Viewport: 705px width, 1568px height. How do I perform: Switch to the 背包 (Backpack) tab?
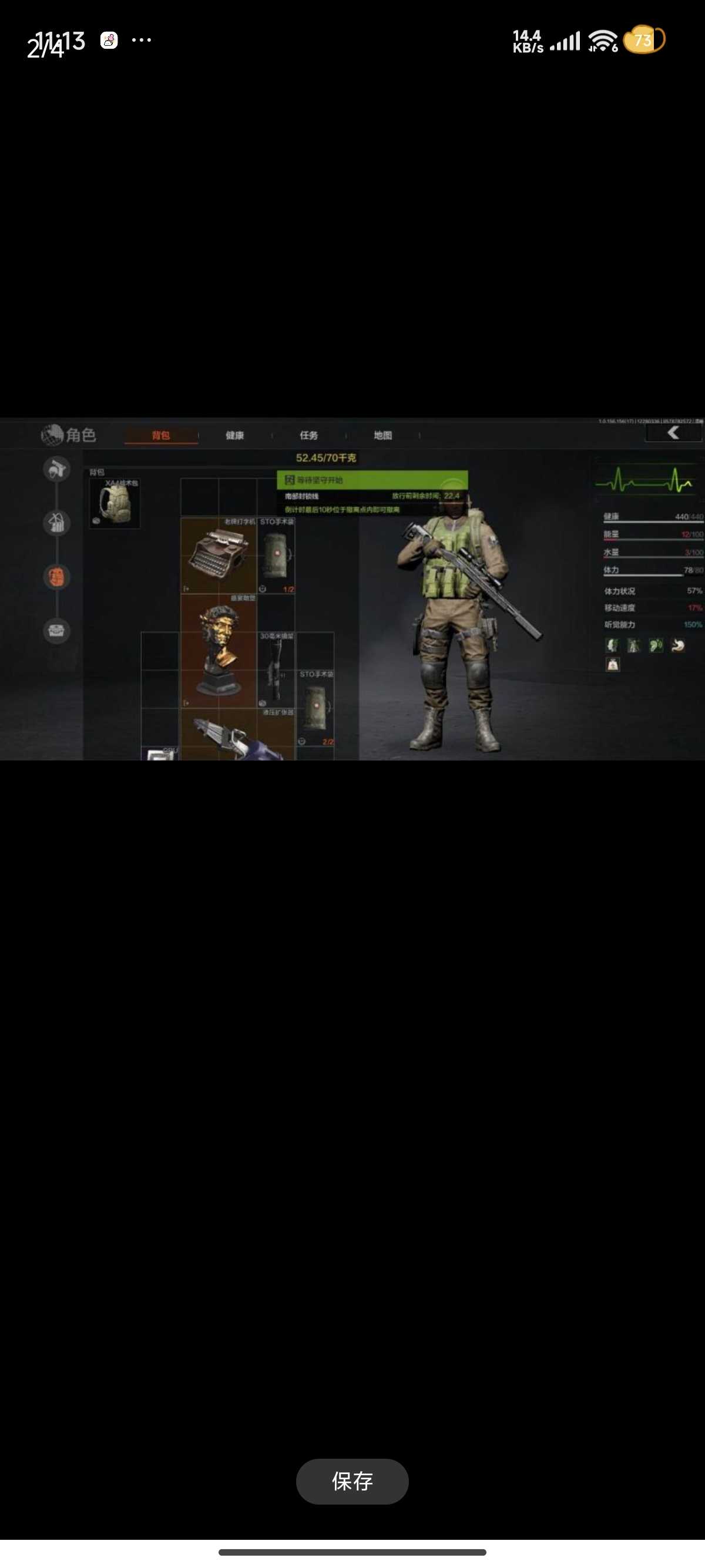tap(161, 435)
